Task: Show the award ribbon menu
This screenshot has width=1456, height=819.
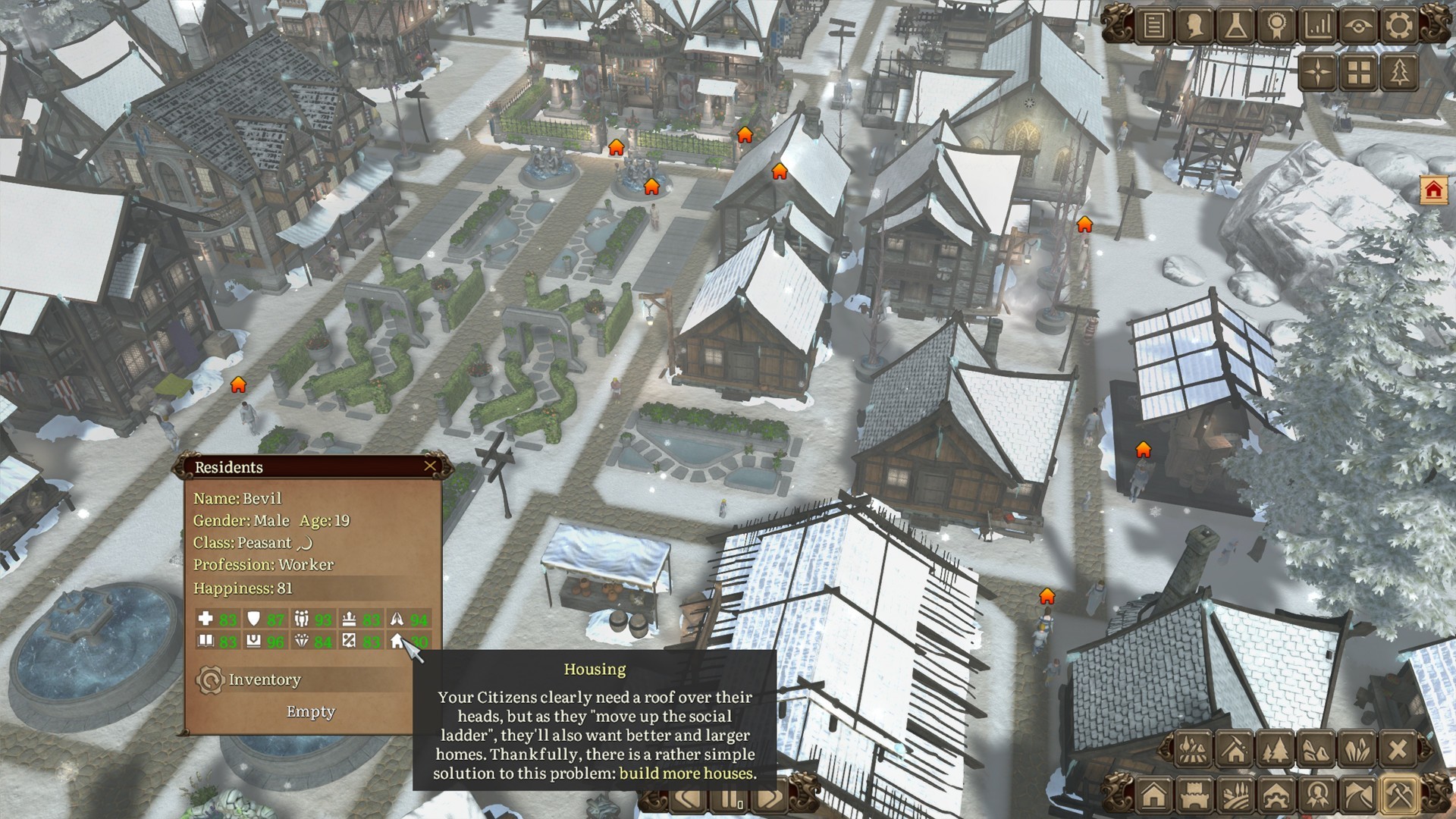Action: tap(1276, 26)
